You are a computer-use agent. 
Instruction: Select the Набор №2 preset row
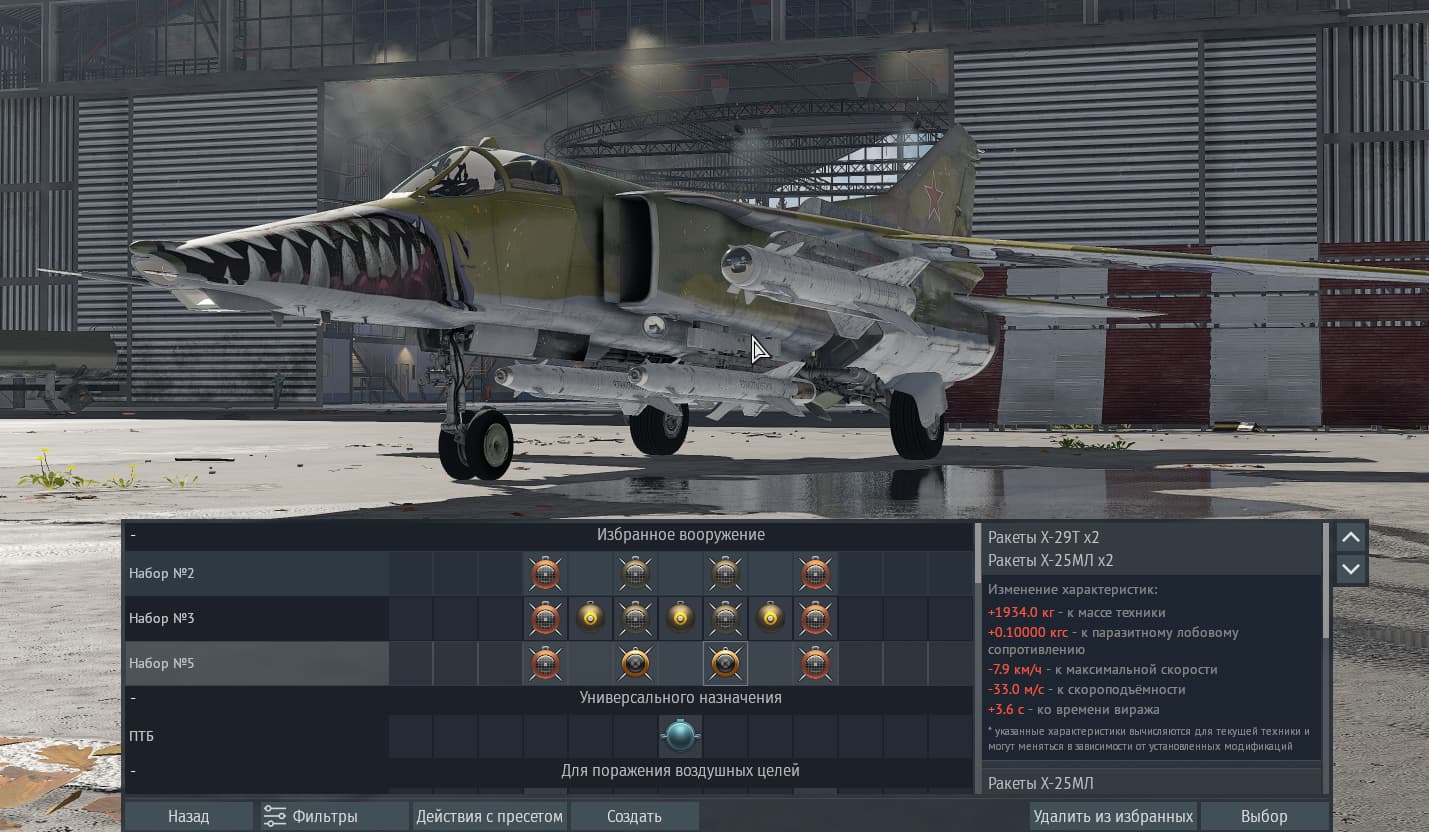tap(257, 573)
